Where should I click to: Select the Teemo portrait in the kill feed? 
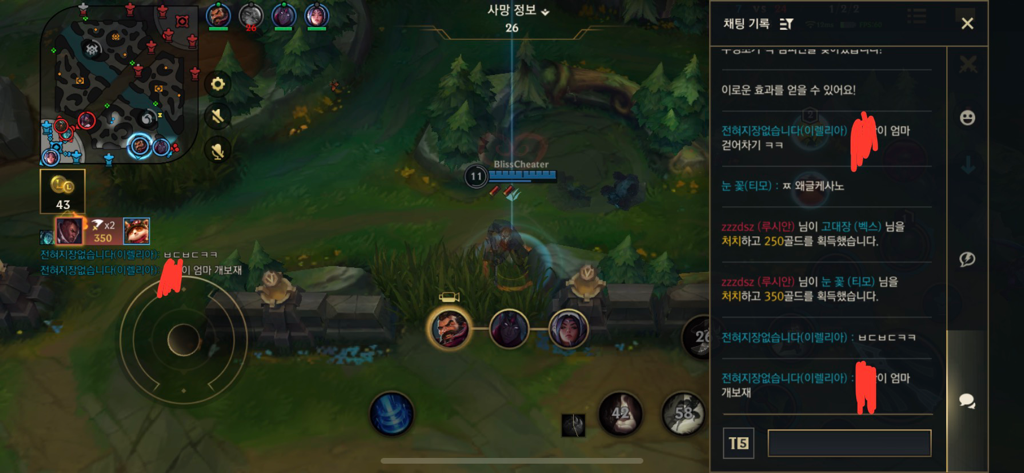pyautogui.click(x=136, y=231)
